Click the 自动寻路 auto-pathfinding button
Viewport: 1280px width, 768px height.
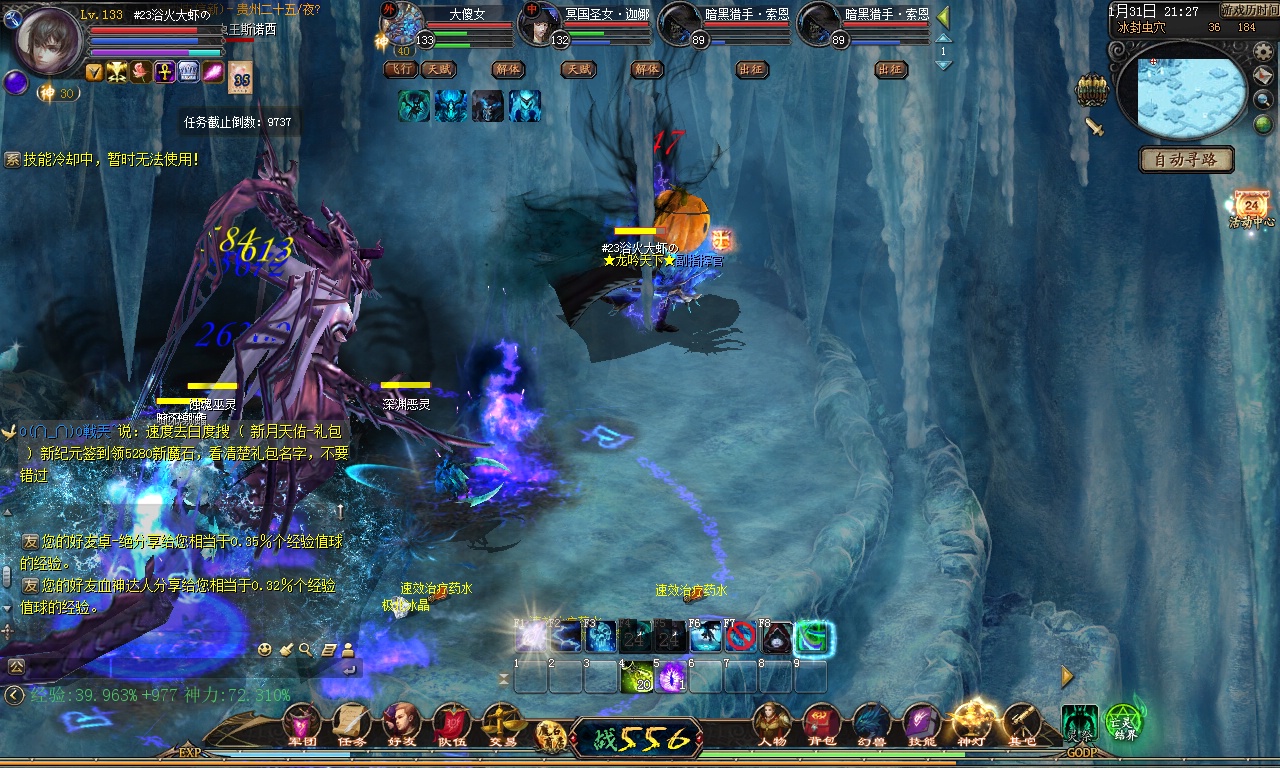pos(1187,159)
